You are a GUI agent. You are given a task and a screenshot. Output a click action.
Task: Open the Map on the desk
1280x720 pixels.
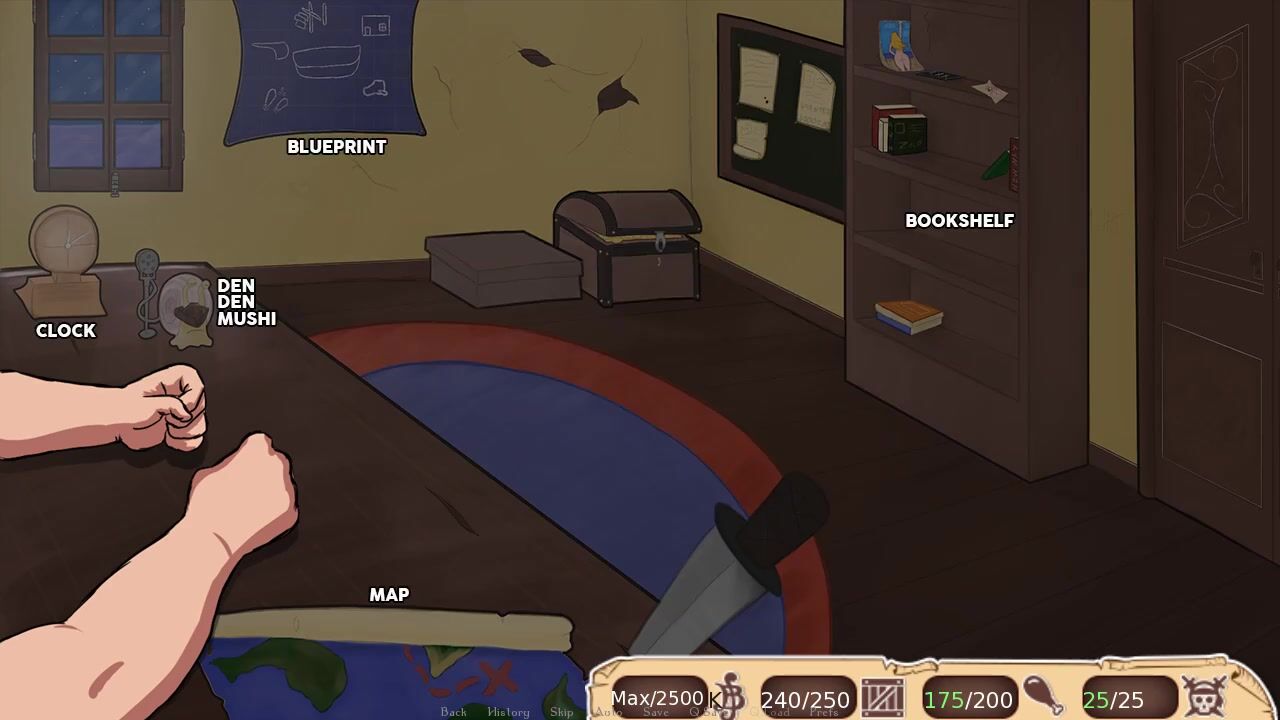(390, 650)
